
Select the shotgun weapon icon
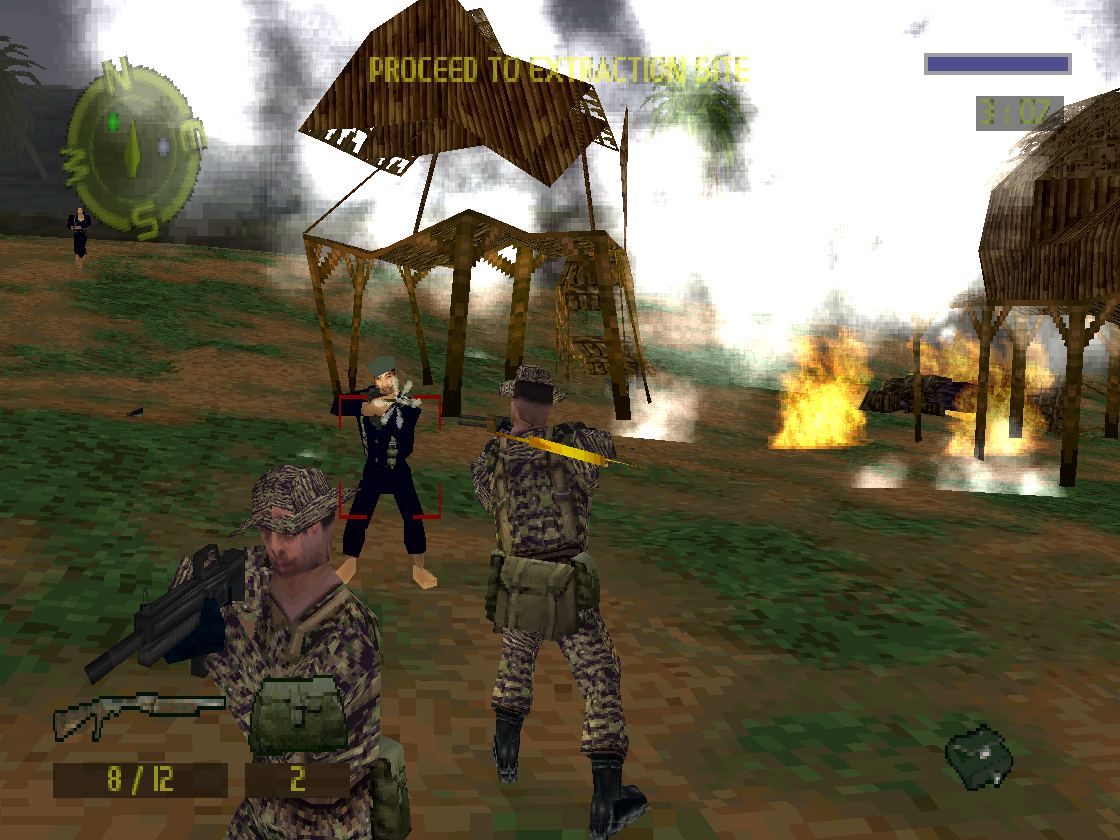(138, 712)
